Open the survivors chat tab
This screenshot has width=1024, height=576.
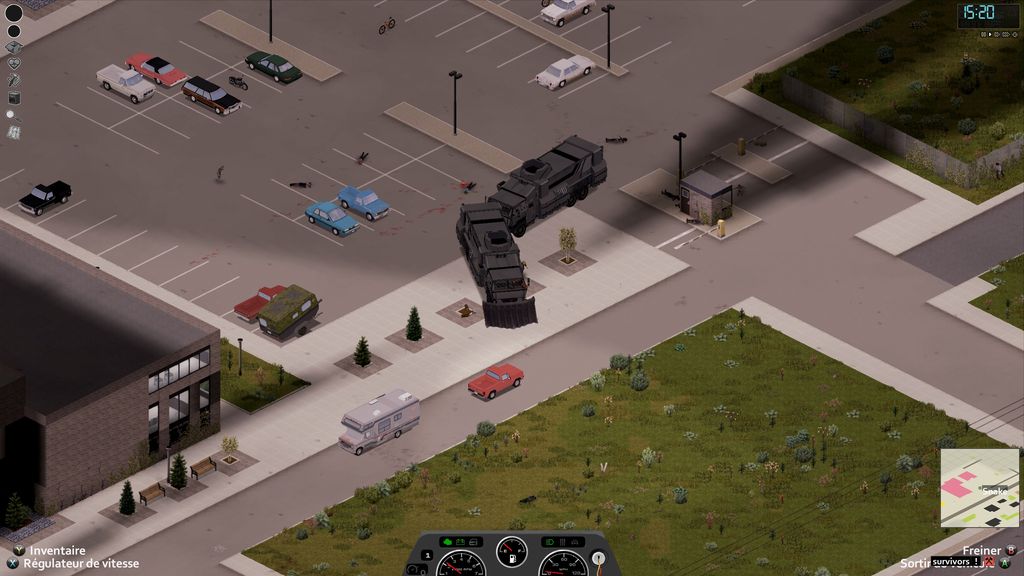[x=955, y=562]
